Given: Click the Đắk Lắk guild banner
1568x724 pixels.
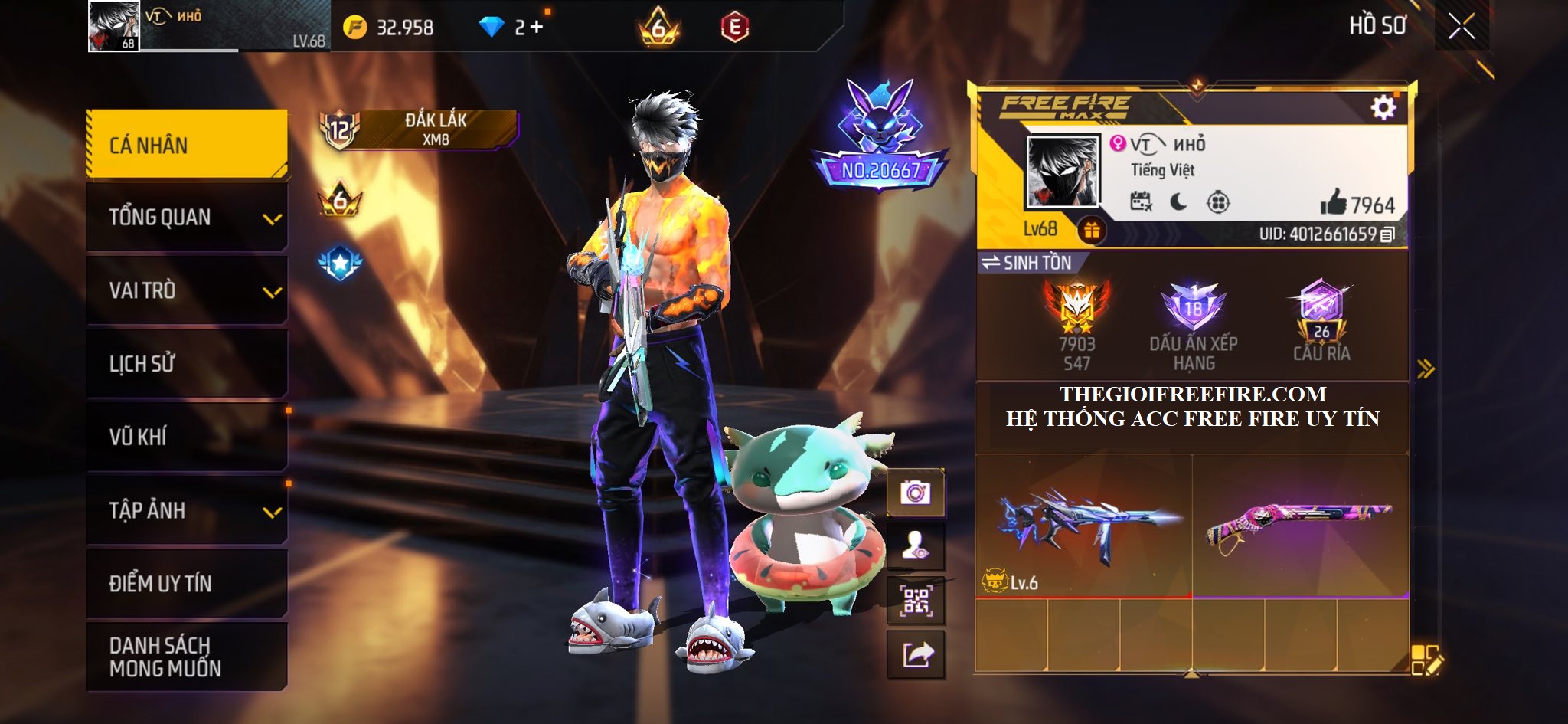Looking at the screenshot, I should 435,129.
